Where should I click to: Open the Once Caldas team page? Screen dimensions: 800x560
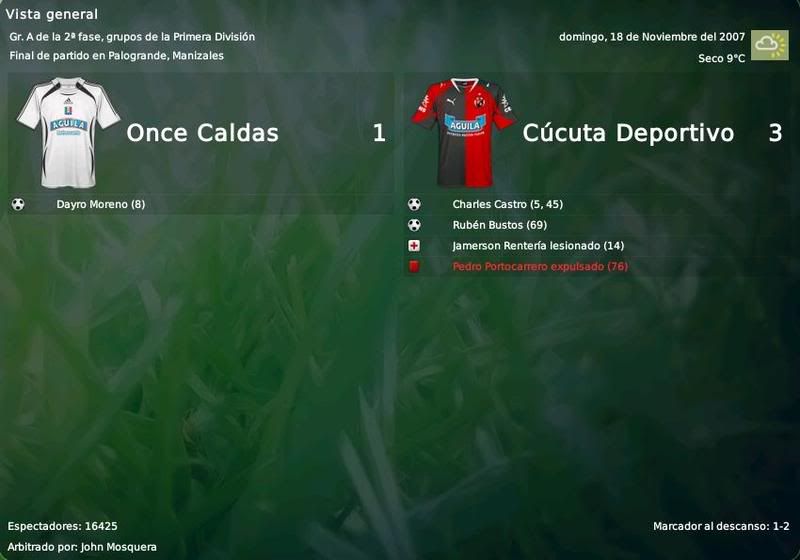[202, 133]
